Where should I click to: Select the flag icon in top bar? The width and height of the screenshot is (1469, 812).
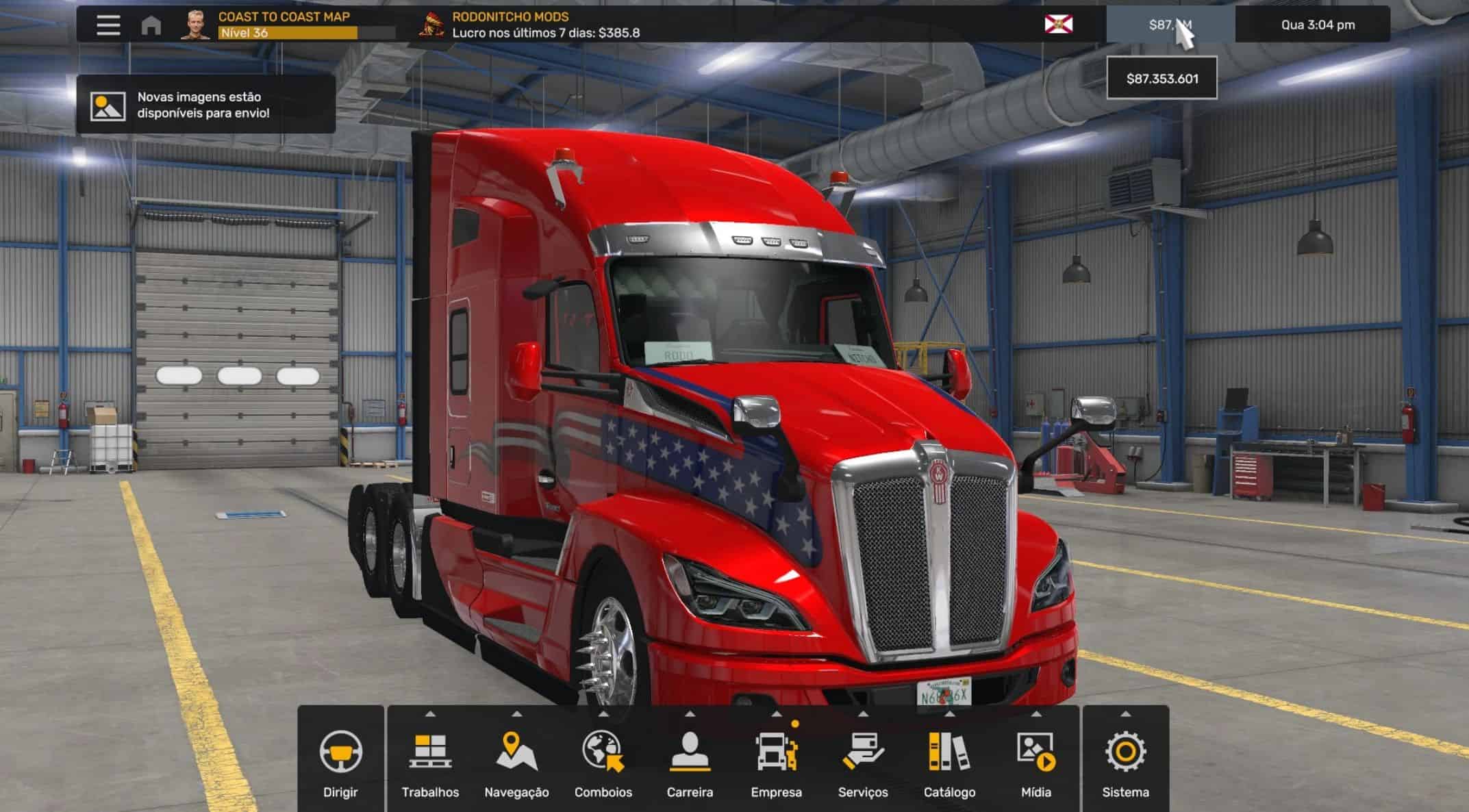pyautogui.click(x=1058, y=25)
